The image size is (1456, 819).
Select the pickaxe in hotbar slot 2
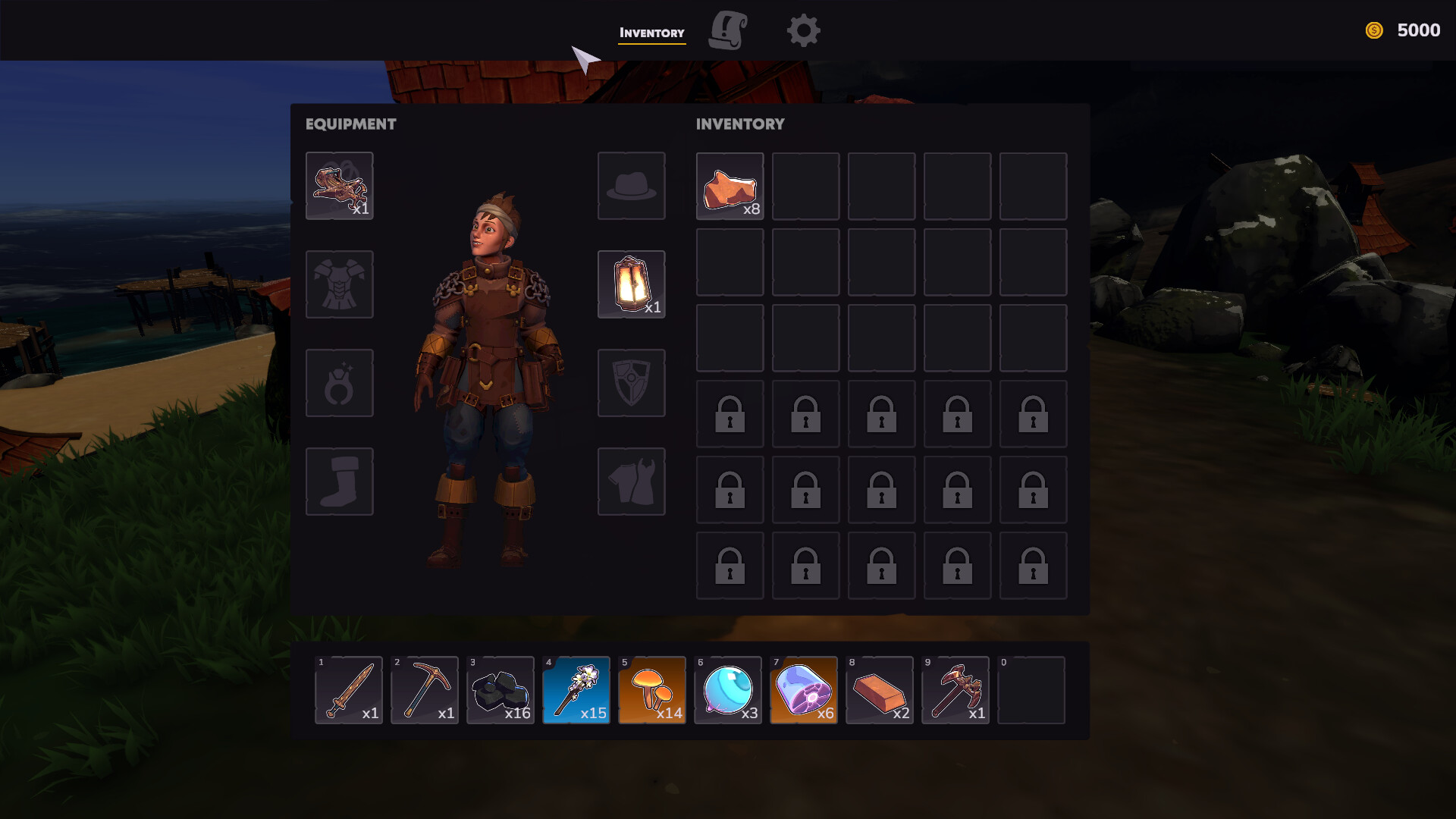click(x=424, y=690)
